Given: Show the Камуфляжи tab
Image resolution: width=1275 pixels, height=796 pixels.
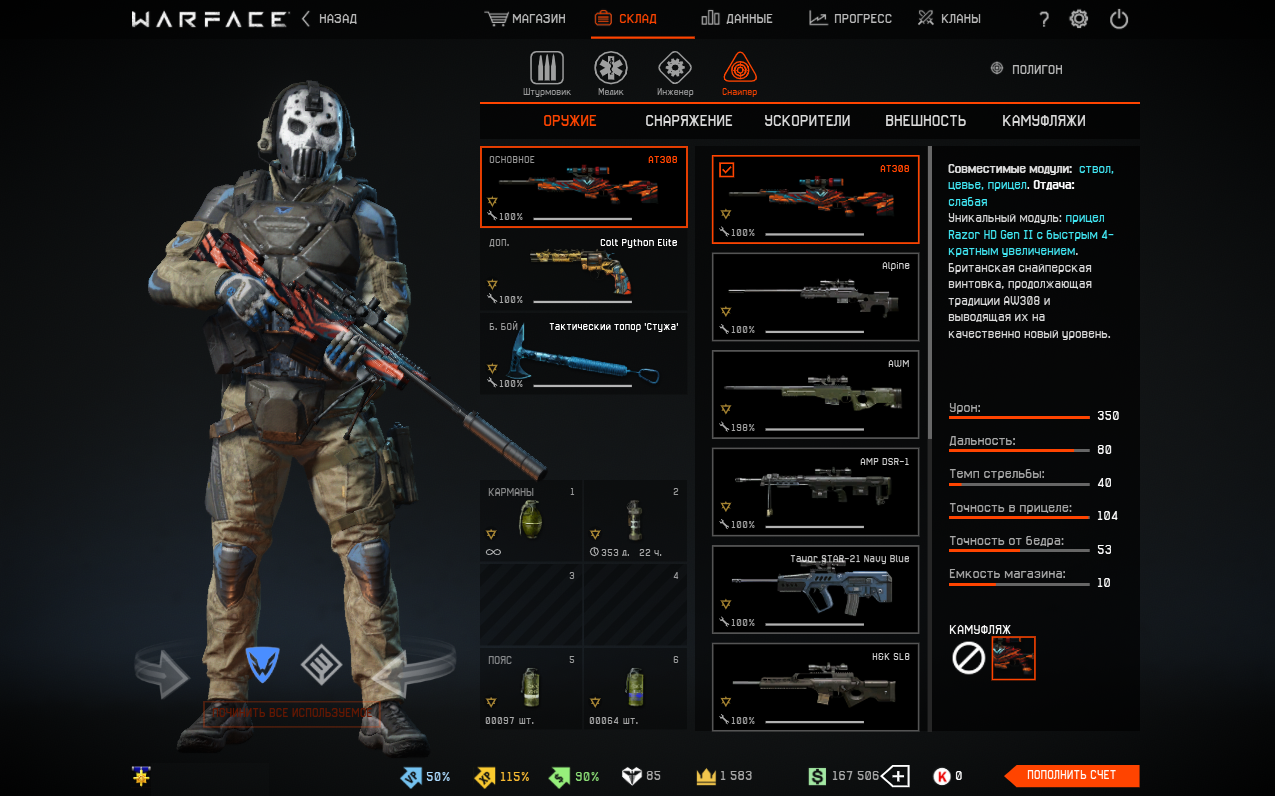Looking at the screenshot, I should (x=1043, y=121).
